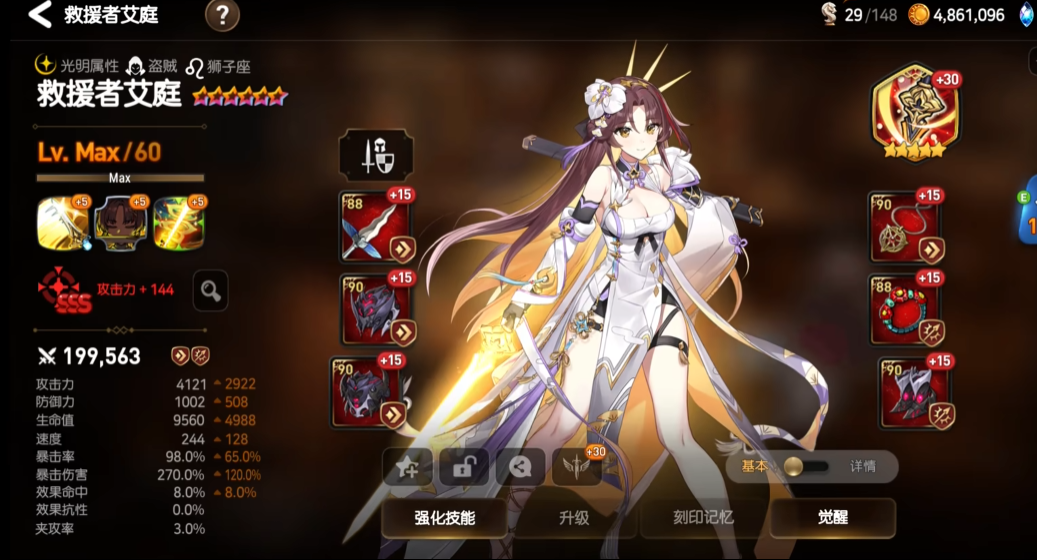Select the level 90 necklace equipment slot

905,227
